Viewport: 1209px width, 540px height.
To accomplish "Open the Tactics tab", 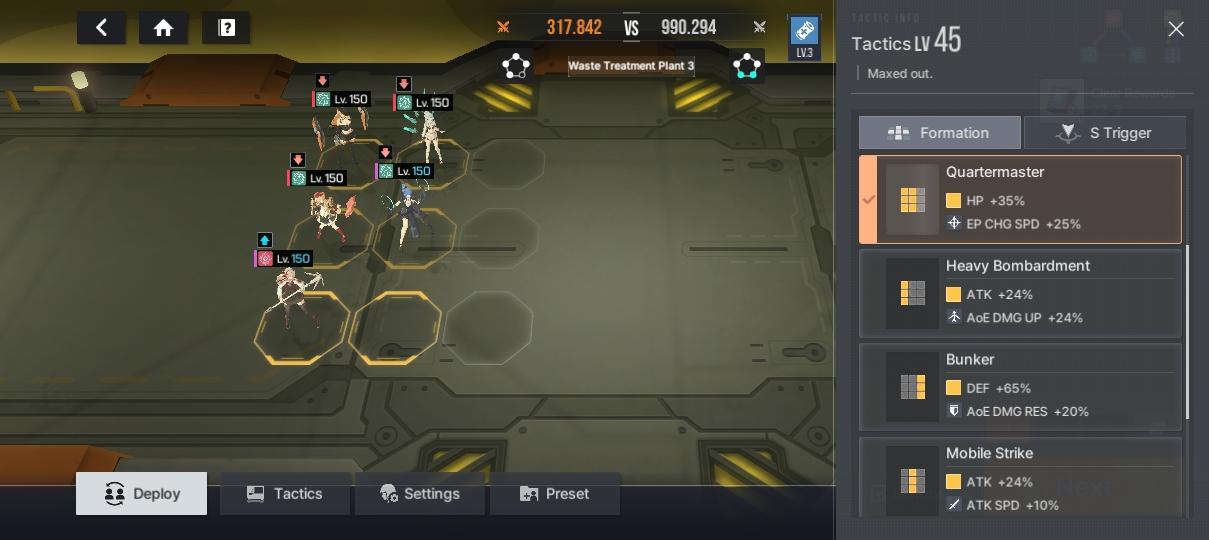I will (285, 494).
